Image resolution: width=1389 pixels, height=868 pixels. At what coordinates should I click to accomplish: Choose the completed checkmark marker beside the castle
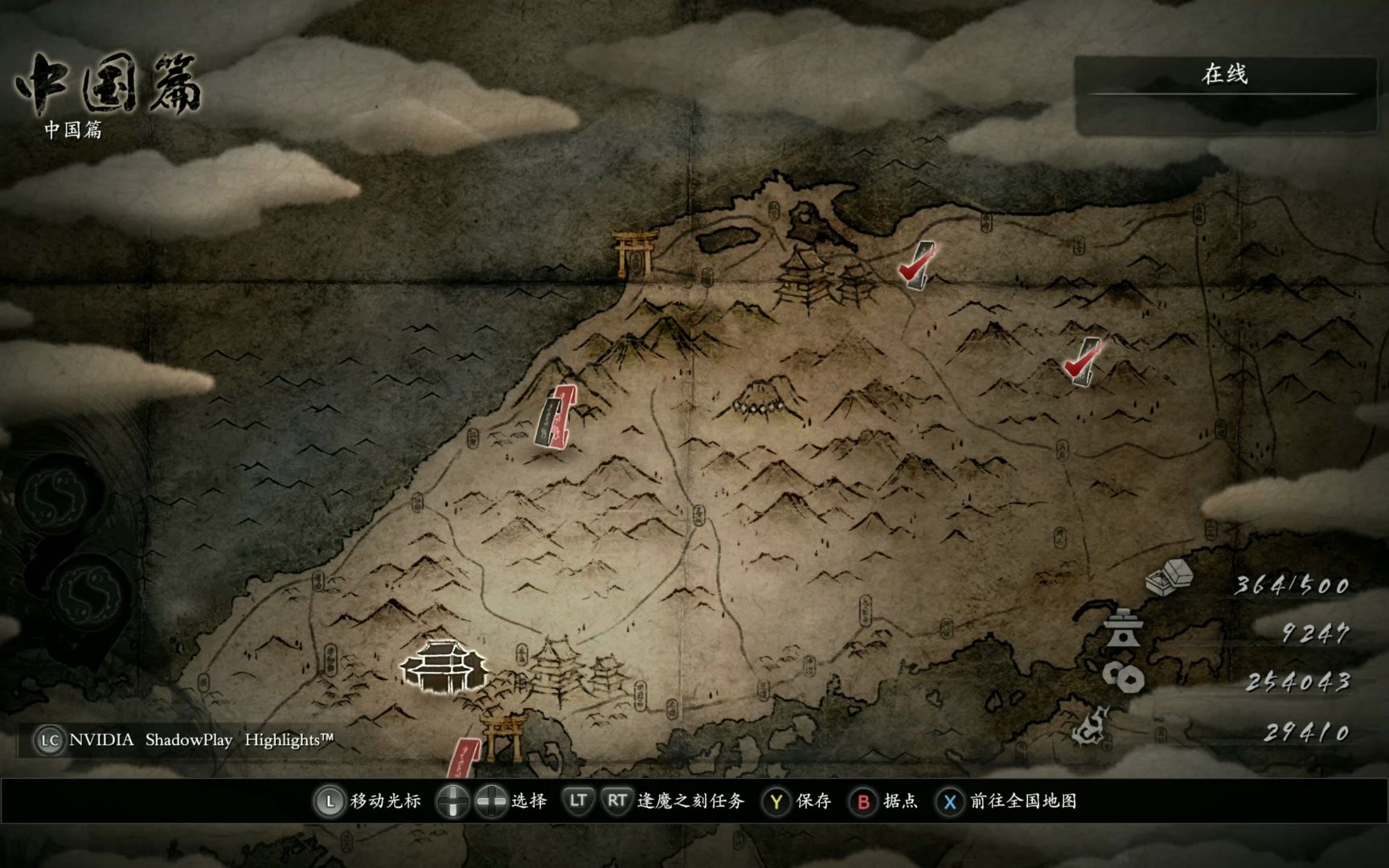(916, 265)
